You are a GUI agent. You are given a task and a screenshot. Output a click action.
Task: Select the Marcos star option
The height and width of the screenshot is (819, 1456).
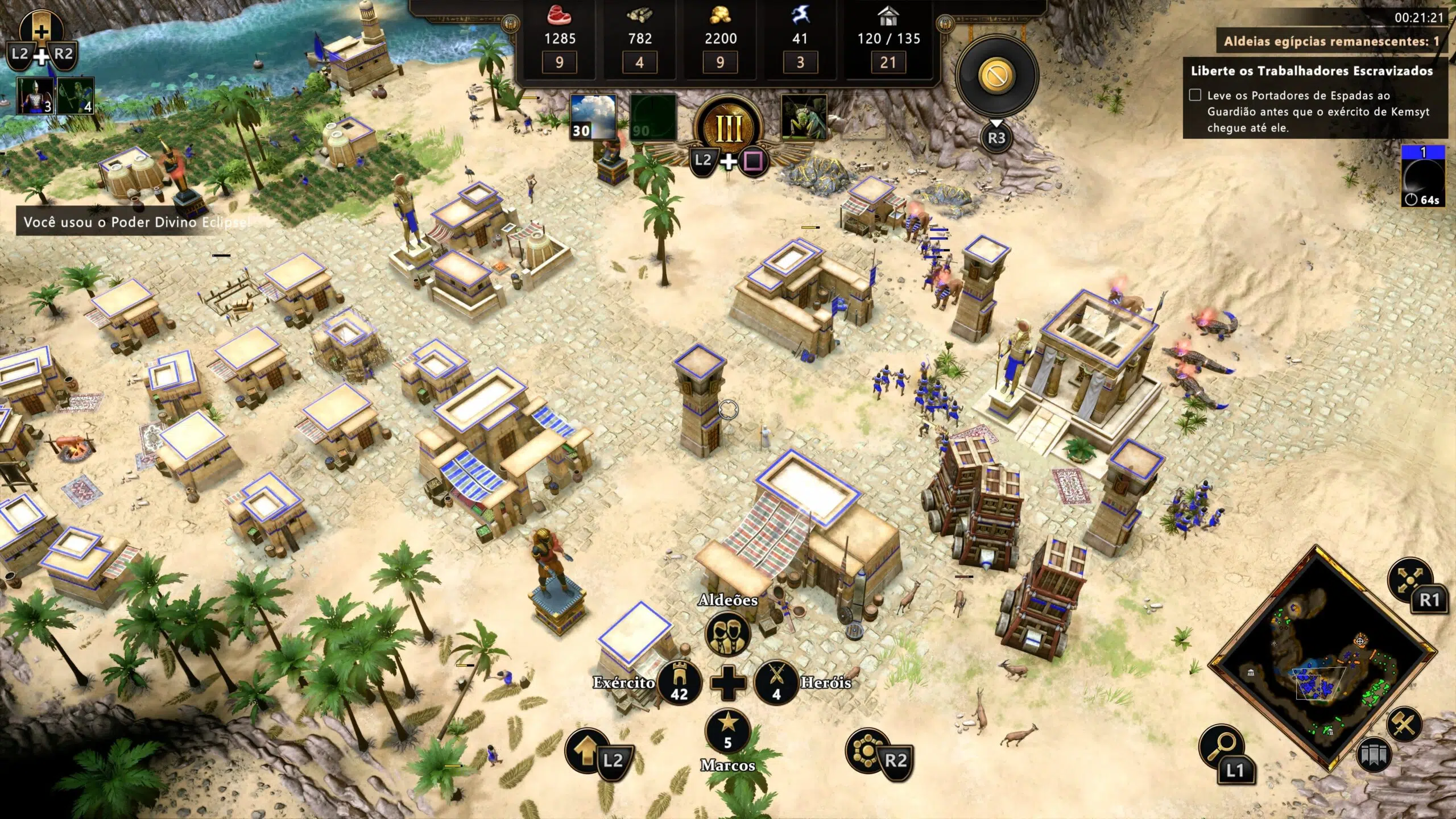click(x=728, y=731)
